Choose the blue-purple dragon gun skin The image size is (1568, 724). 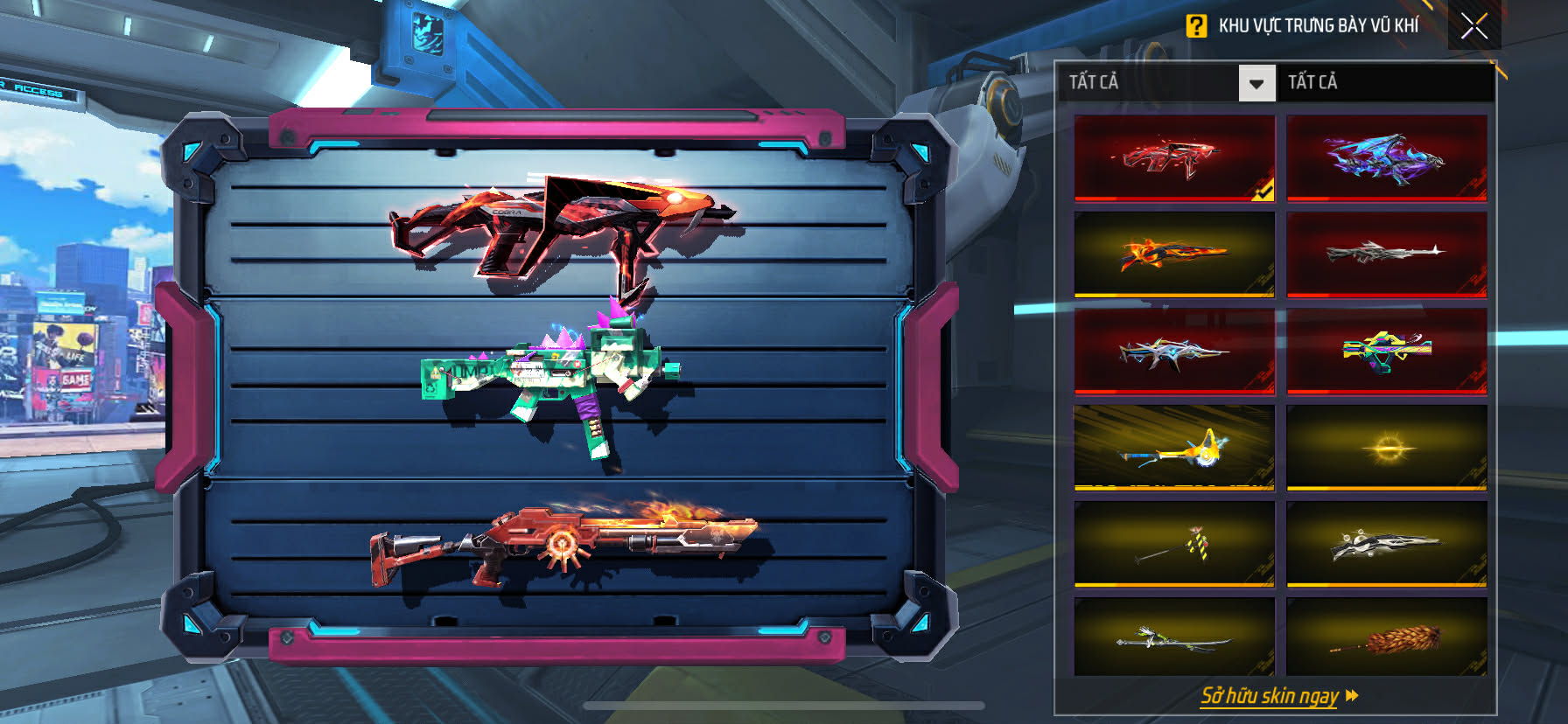point(1387,158)
